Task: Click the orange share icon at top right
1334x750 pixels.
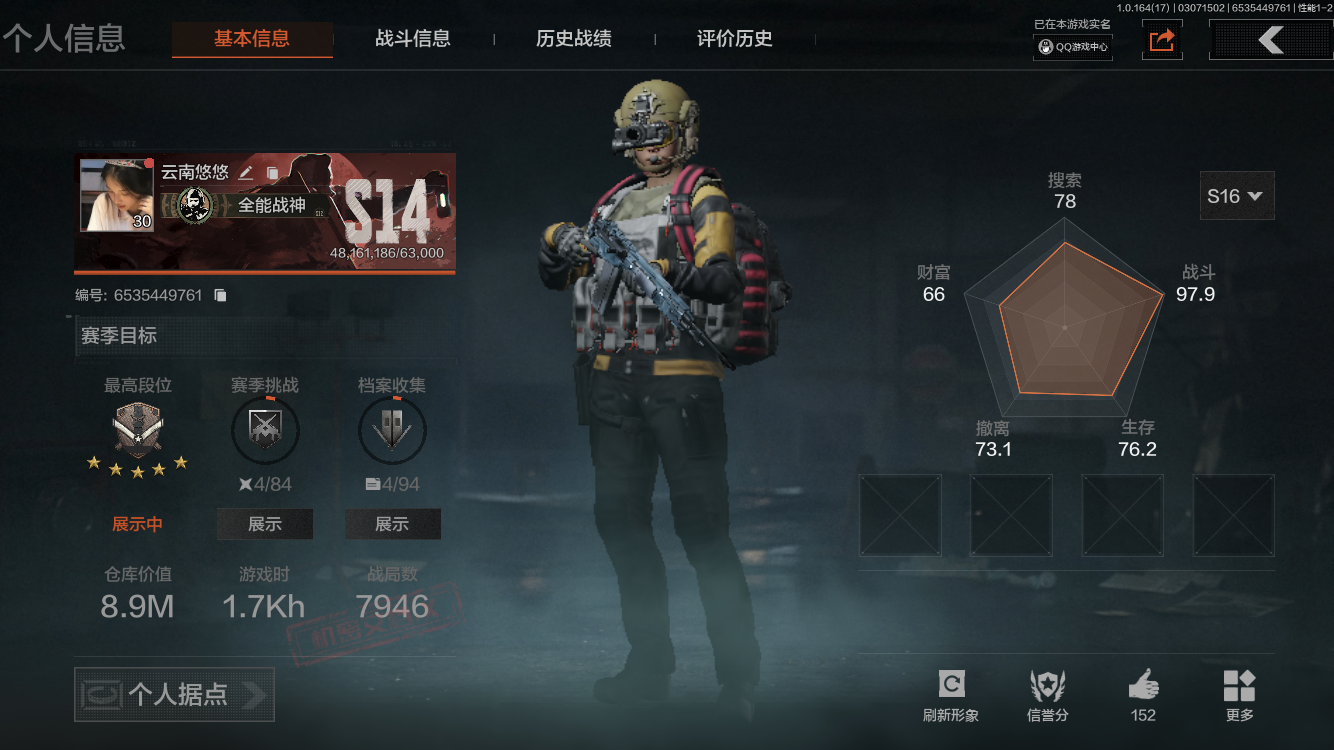Action: 1161,40
